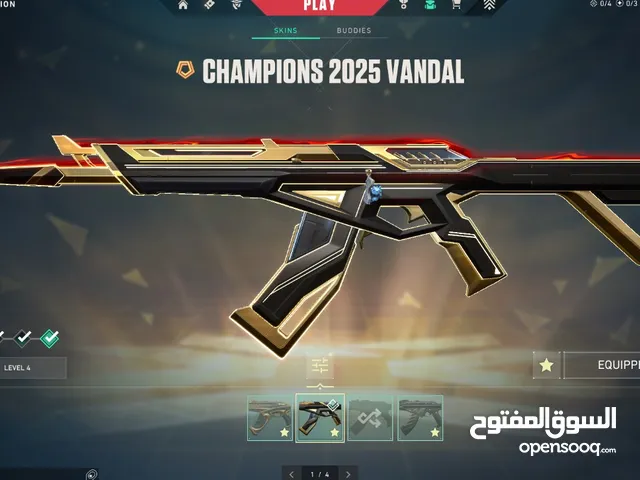Advance to next skin page arrow

[349, 473]
